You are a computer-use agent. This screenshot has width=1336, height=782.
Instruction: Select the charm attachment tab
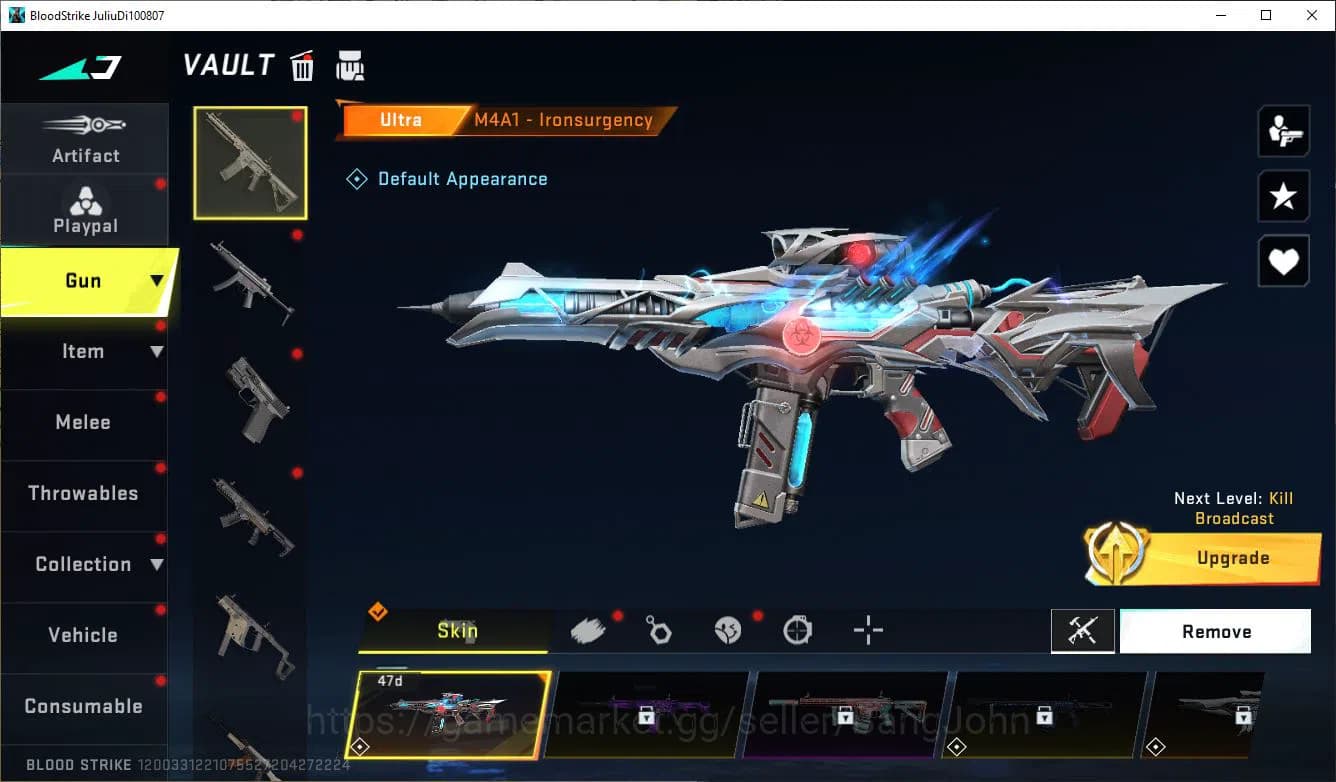[x=658, y=629]
